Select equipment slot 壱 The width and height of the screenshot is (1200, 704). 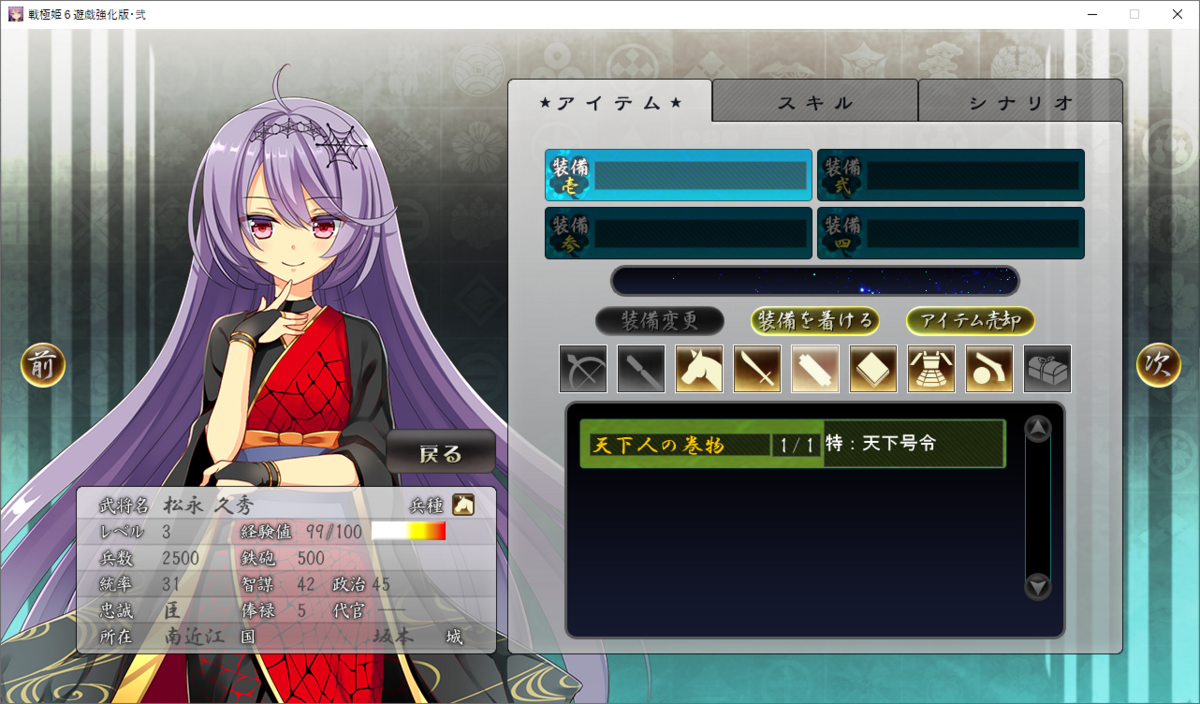(x=678, y=176)
